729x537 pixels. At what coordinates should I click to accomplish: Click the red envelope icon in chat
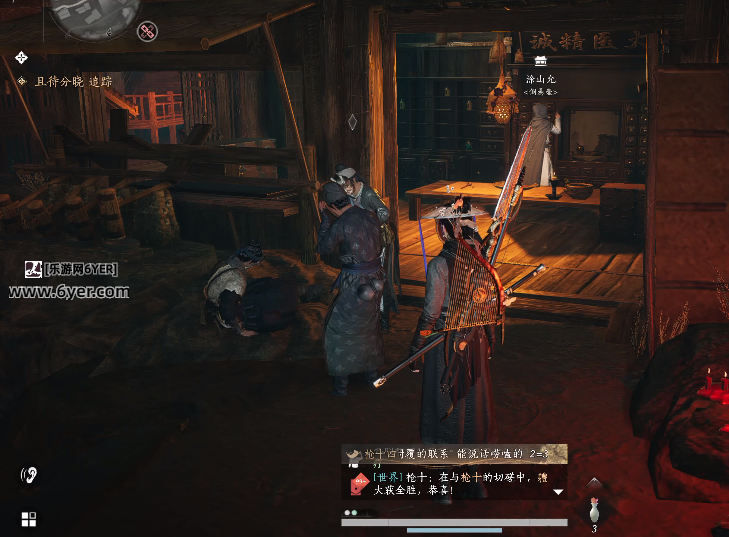click(359, 484)
